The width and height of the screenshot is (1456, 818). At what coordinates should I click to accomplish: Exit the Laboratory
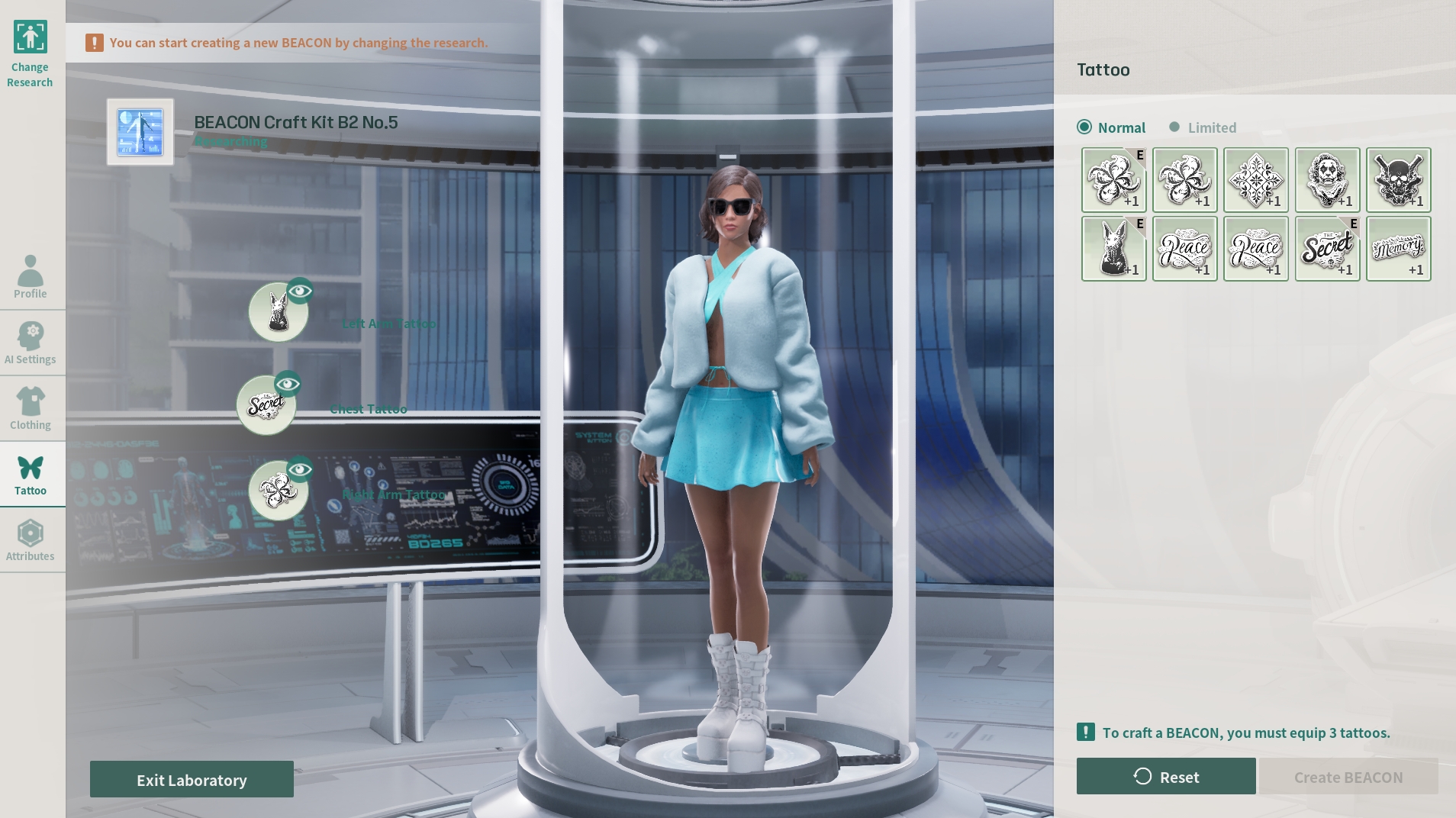tap(192, 779)
